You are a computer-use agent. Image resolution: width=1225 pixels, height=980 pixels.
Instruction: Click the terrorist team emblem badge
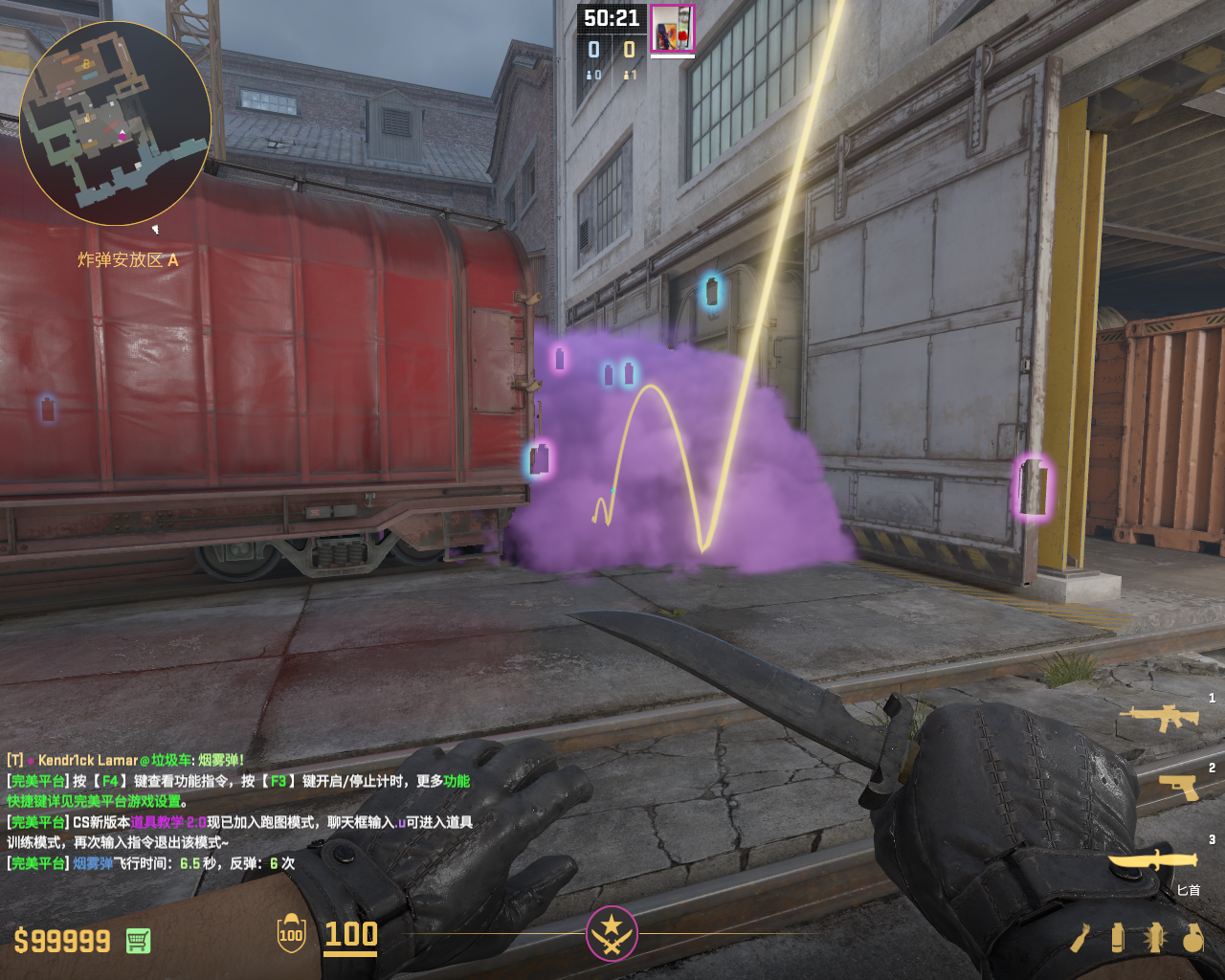(612, 933)
